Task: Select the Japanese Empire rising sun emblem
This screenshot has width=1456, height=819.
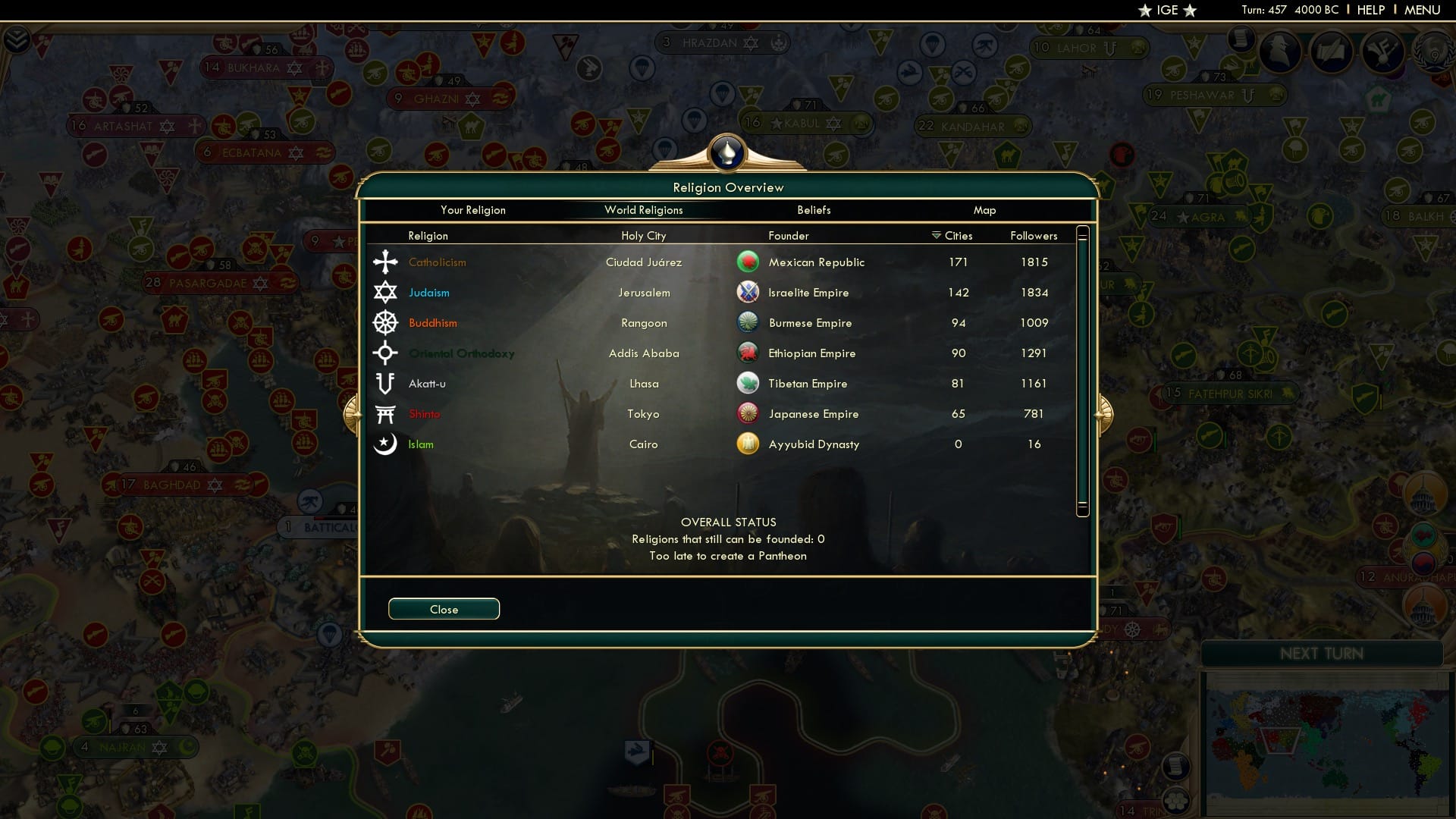Action: tap(748, 413)
